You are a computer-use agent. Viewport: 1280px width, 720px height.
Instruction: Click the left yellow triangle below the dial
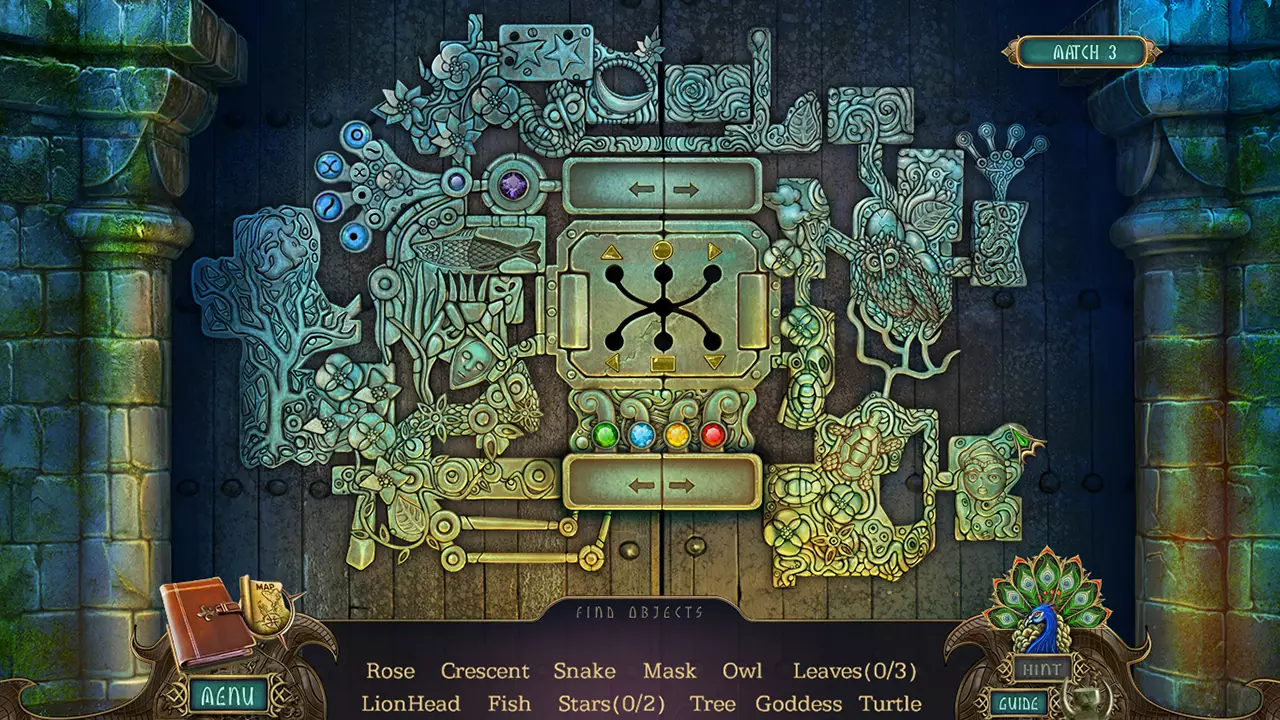tap(612, 361)
